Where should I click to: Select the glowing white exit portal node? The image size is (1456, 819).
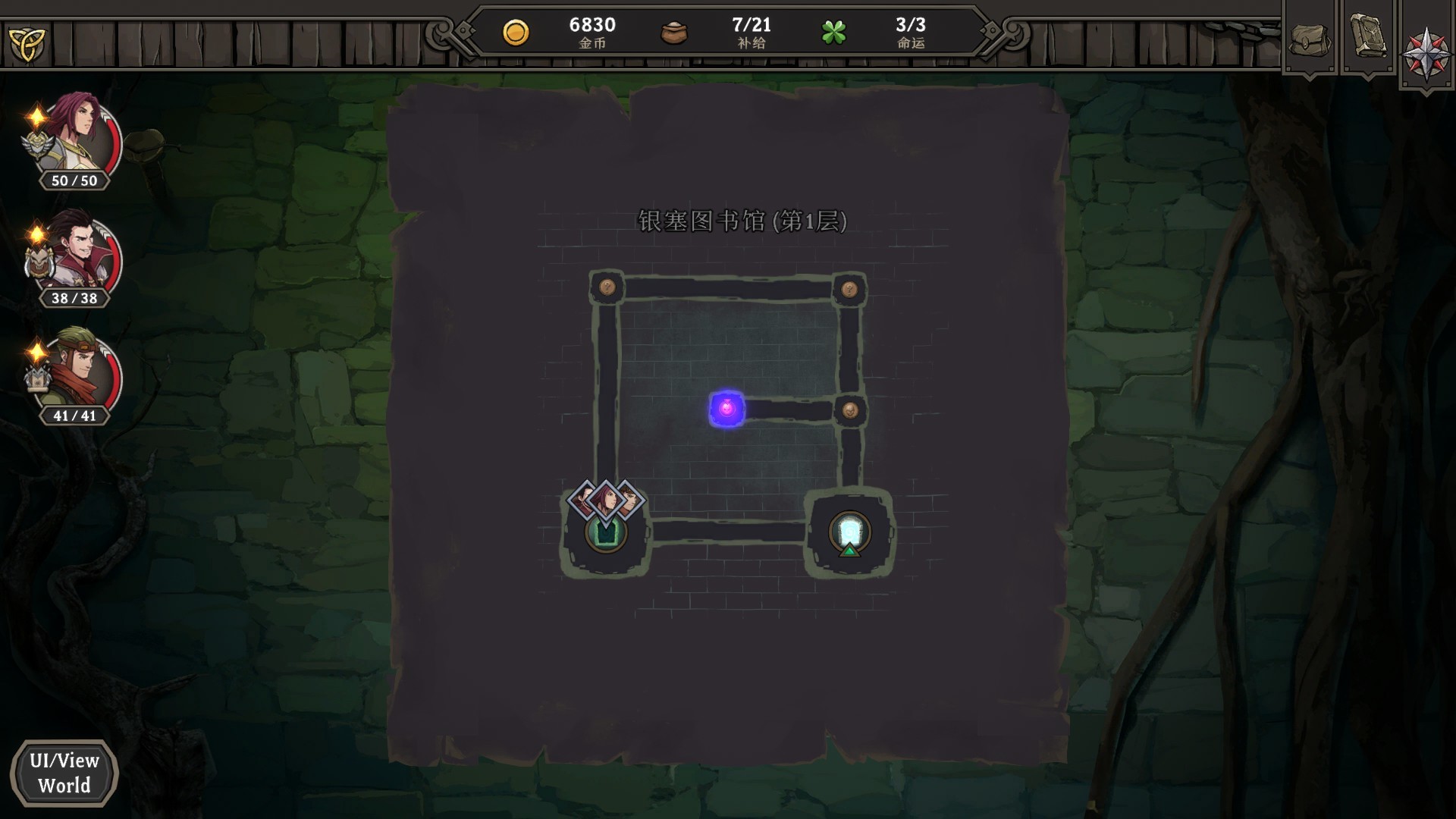pos(850,529)
